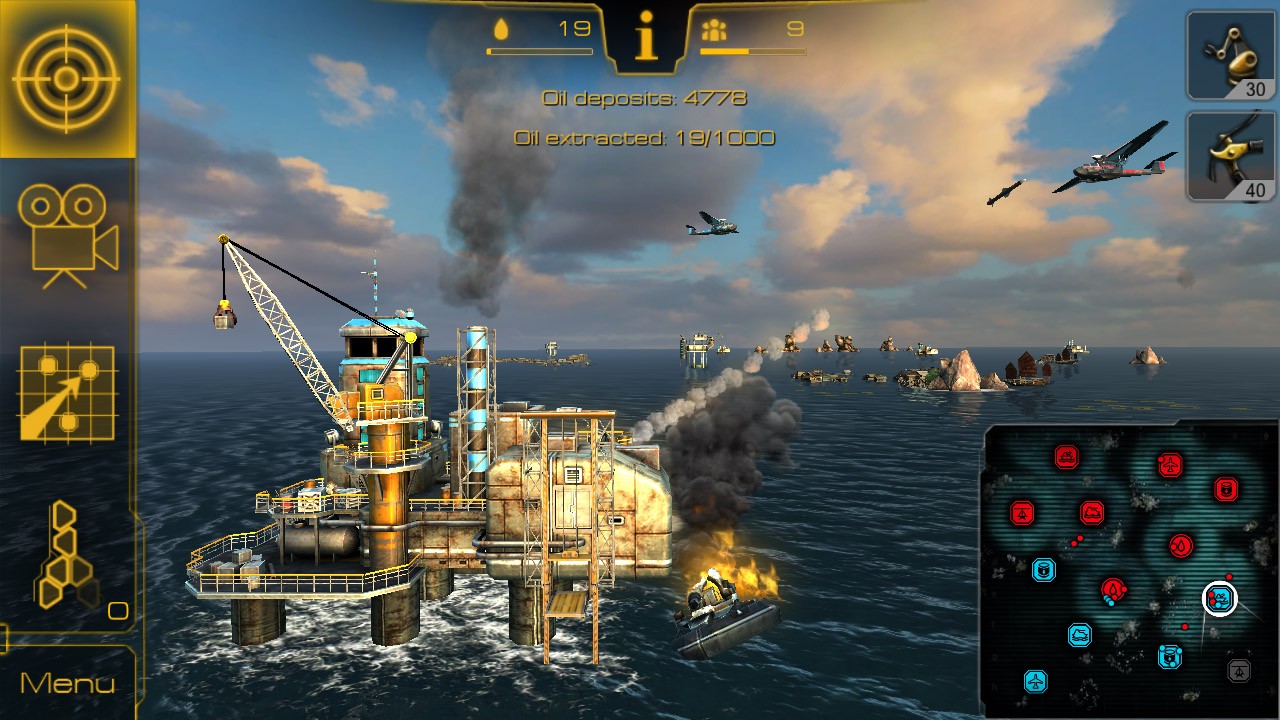
Task: Open the tactical grid map button
Action: (x=67, y=393)
